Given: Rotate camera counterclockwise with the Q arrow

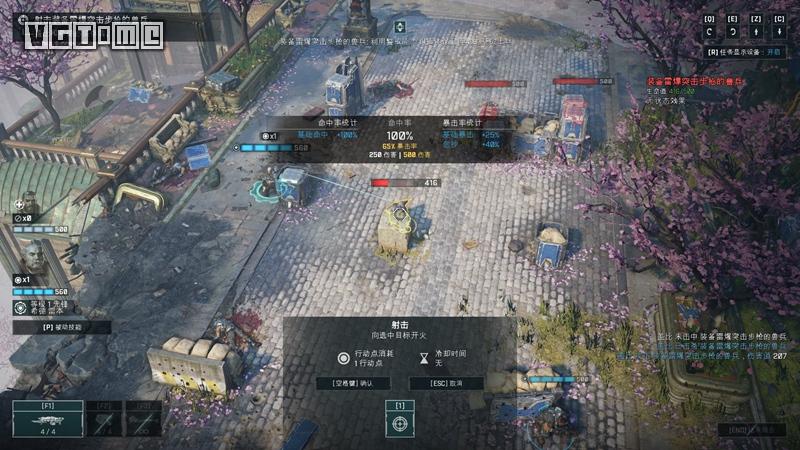Looking at the screenshot, I should 709,32.
